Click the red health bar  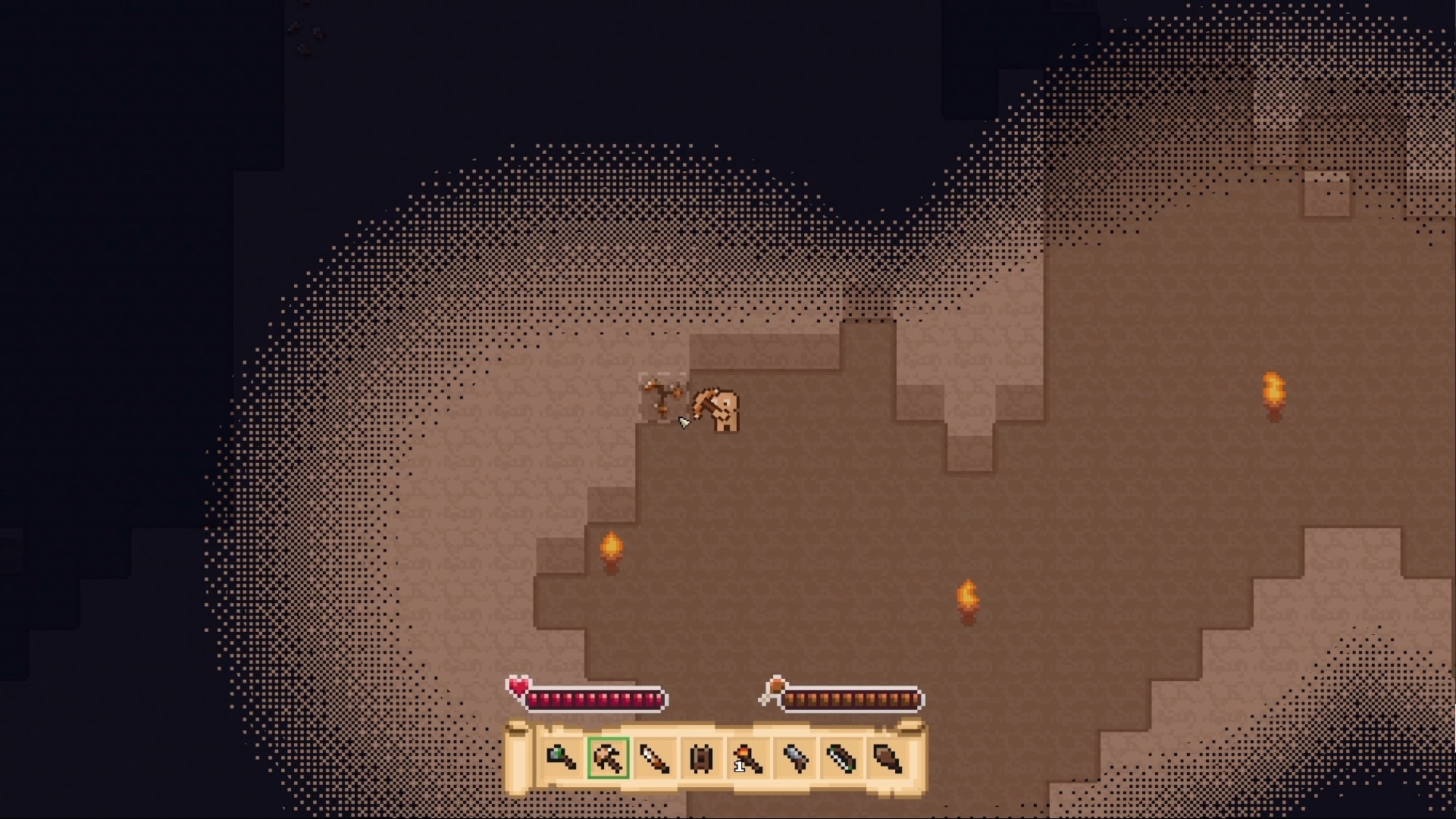(595, 699)
